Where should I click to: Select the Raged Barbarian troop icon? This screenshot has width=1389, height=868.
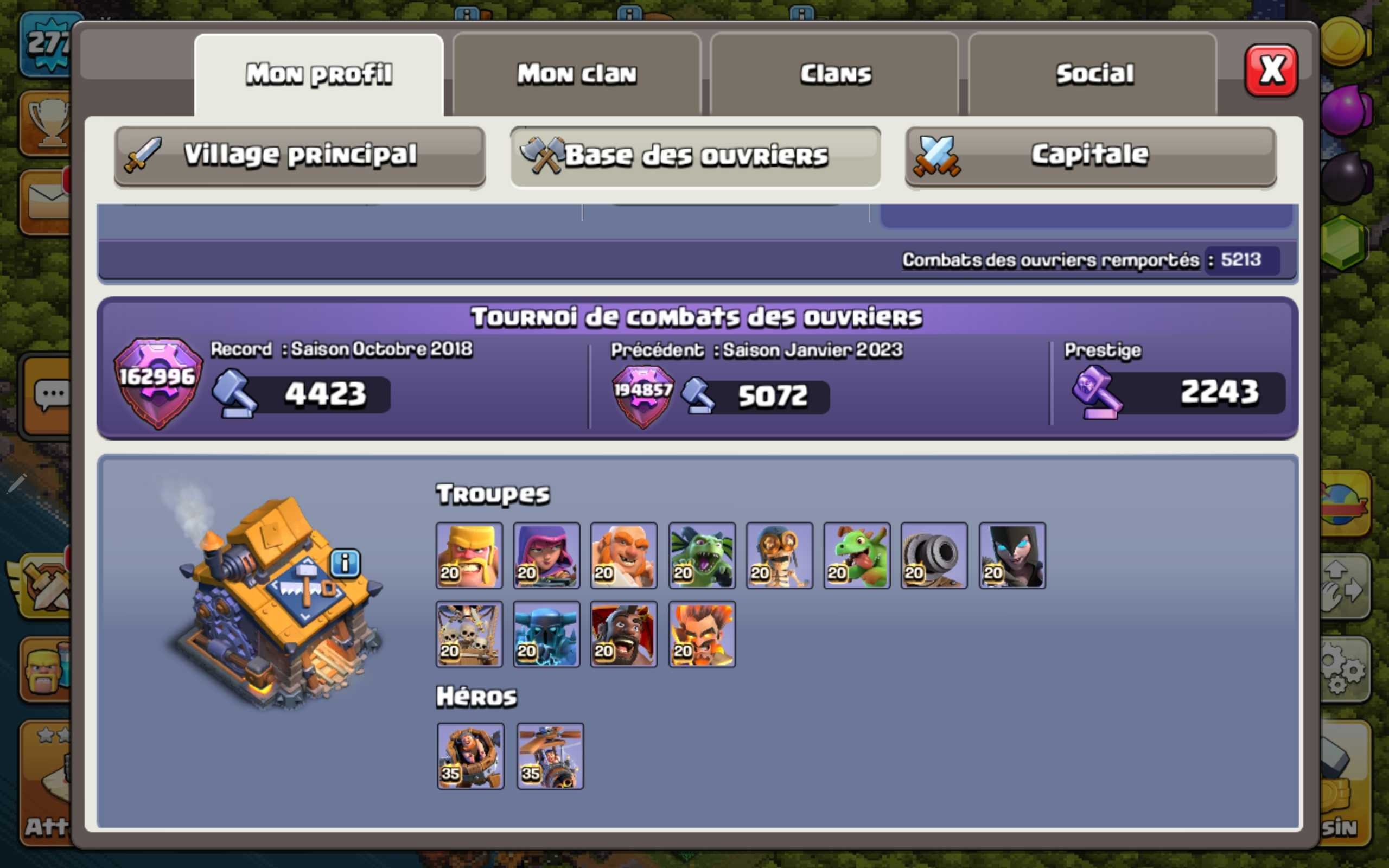(x=468, y=554)
